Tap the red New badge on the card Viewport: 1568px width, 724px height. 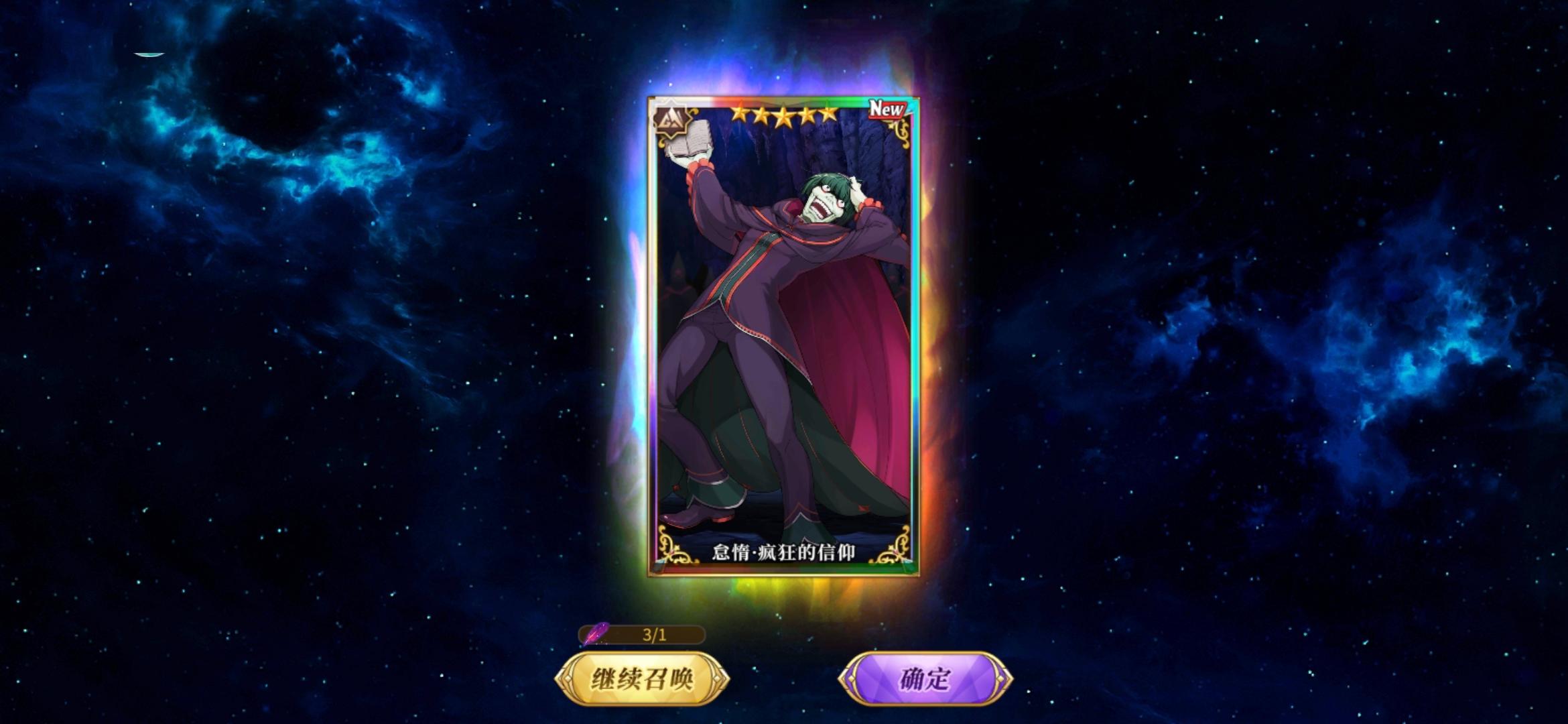coord(886,109)
